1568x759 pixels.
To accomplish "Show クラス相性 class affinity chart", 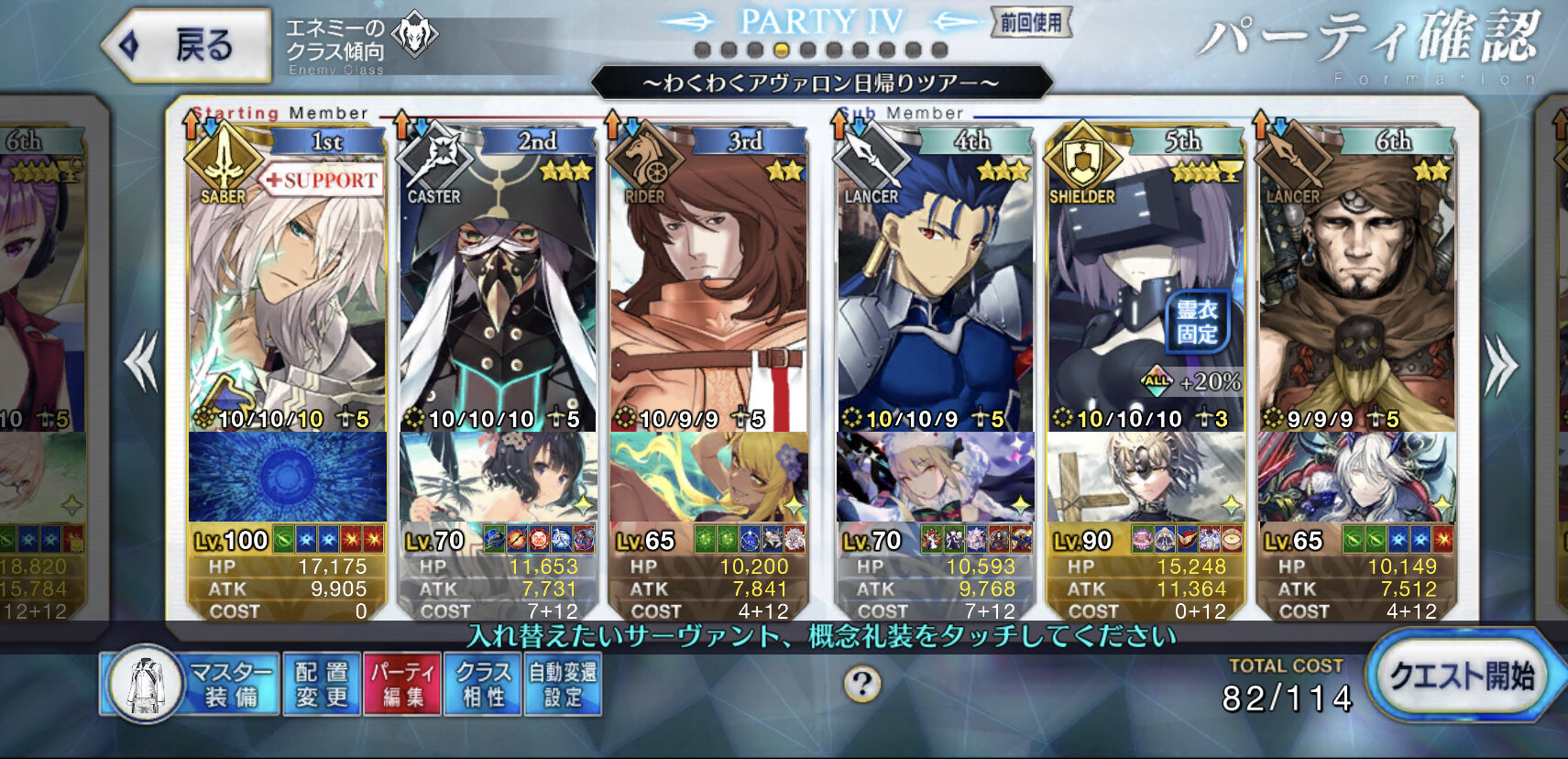I will [x=482, y=685].
